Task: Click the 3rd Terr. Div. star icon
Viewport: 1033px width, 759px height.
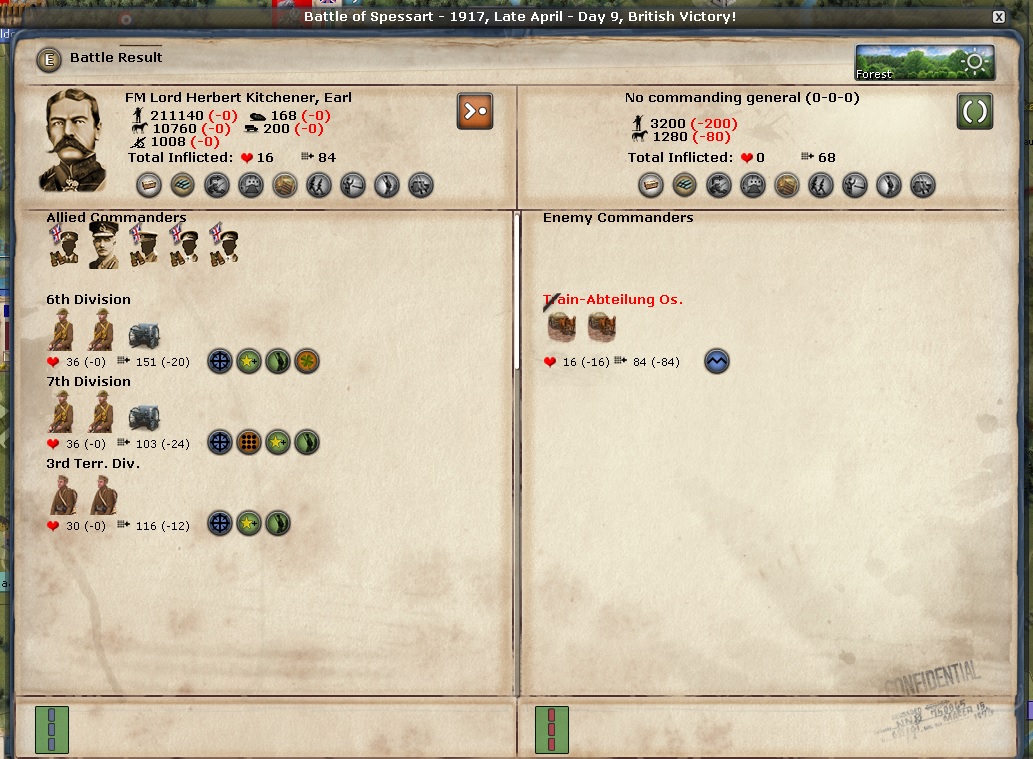Action: tap(249, 523)
